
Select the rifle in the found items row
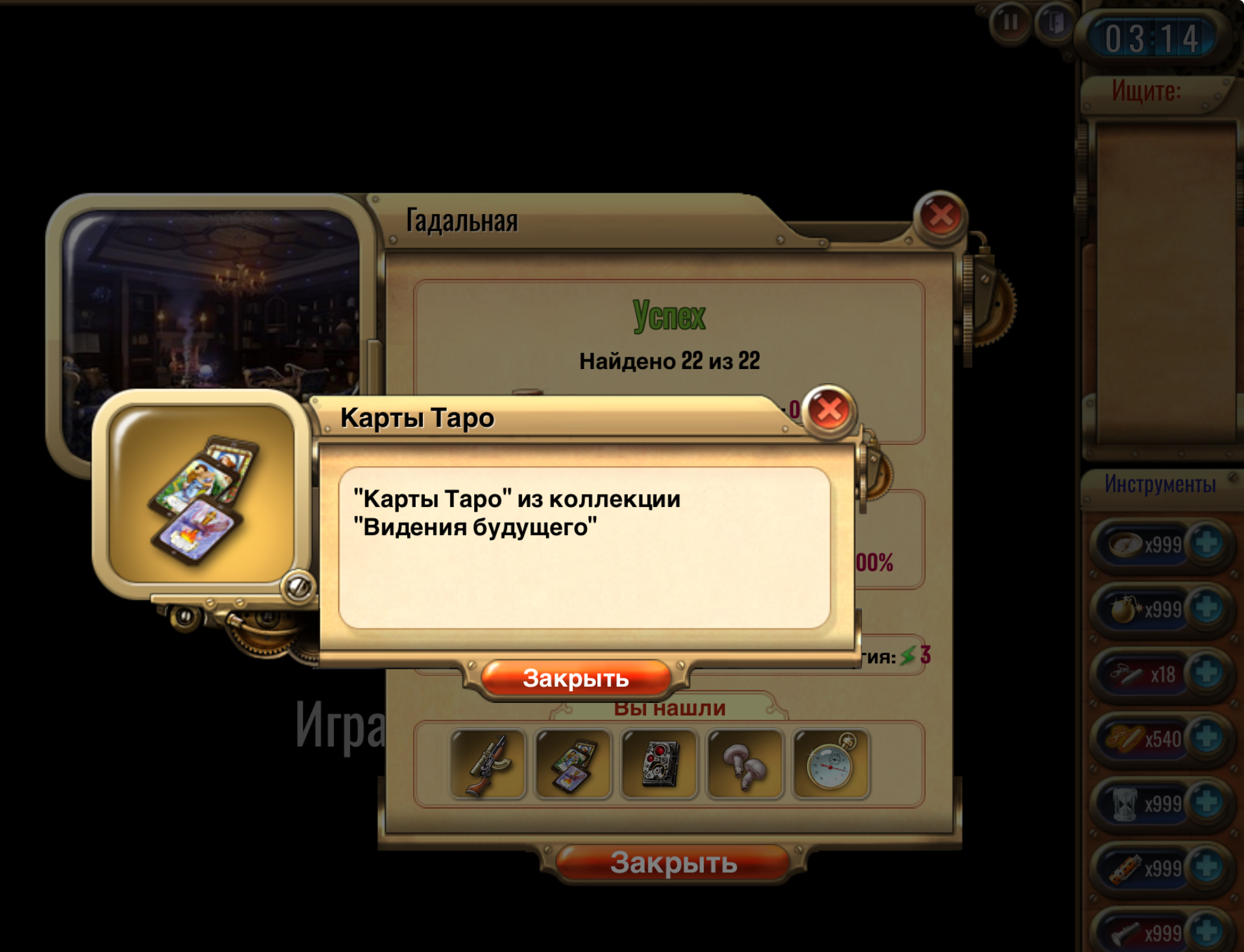pyautogui.click(x=488, y=765)
